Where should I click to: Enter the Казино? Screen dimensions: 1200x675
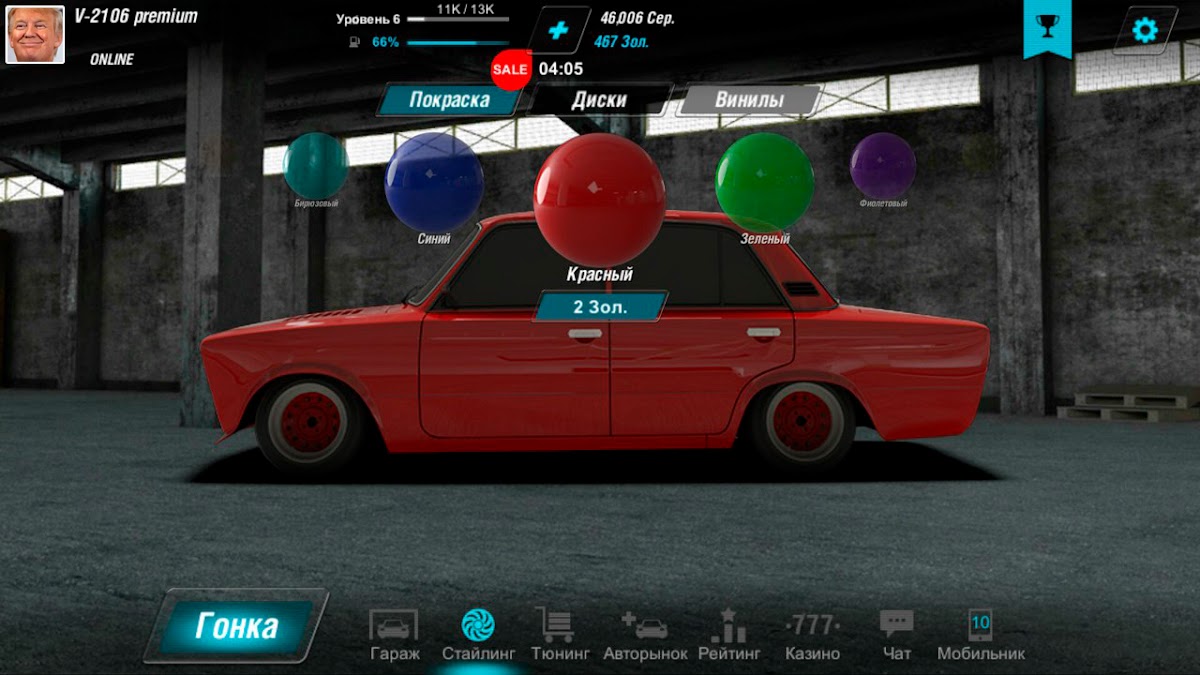point(812,634)
